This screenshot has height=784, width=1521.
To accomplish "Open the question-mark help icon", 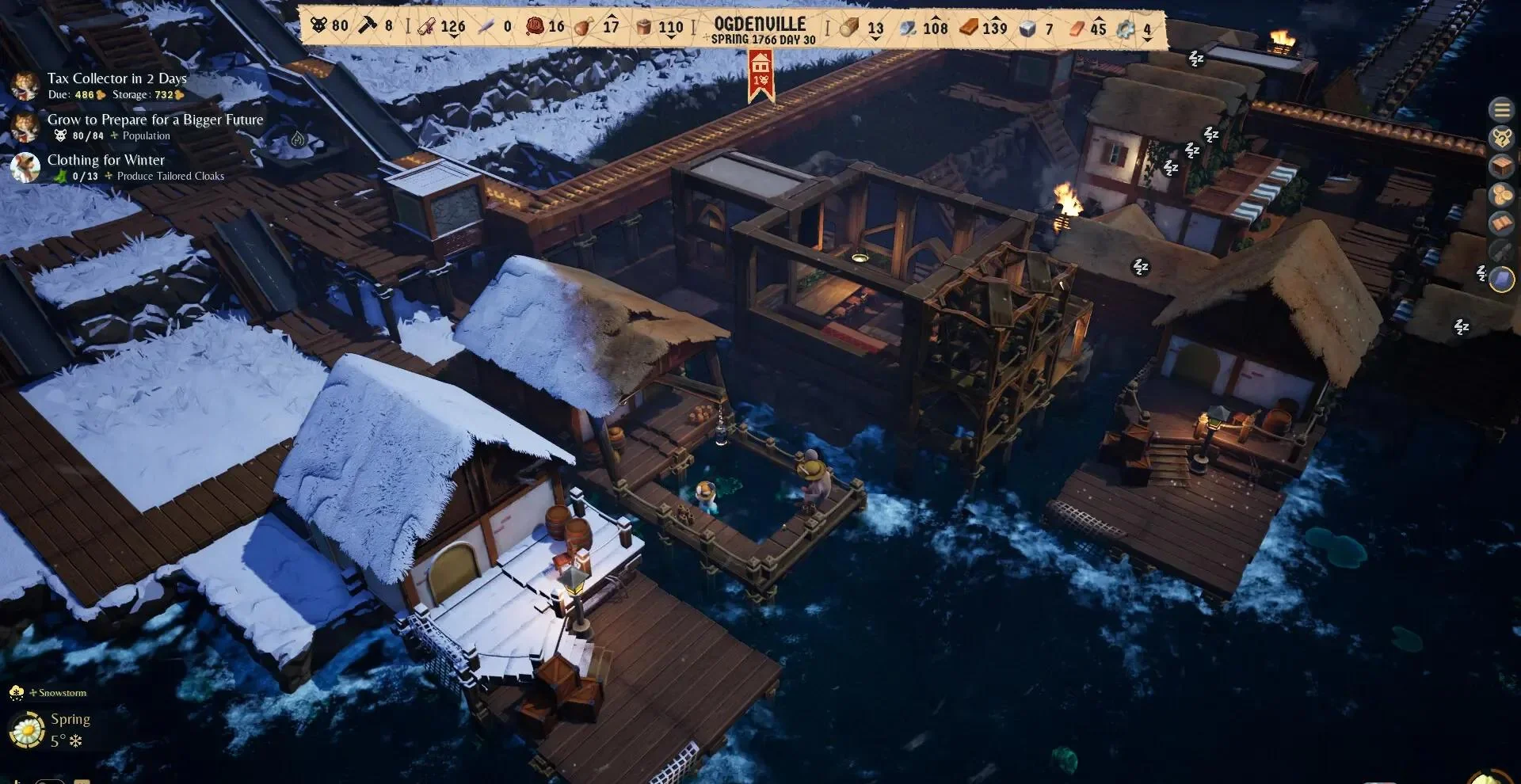I will pos(1501,138).
